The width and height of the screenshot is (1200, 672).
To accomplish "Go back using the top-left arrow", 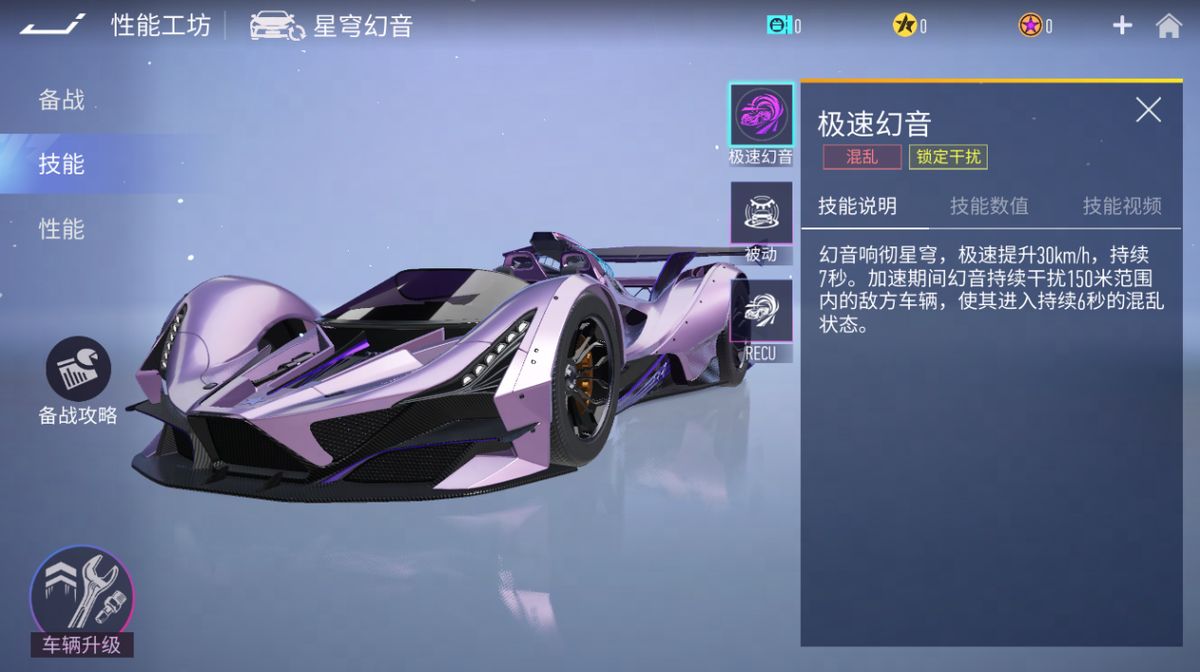I will 52,25.
